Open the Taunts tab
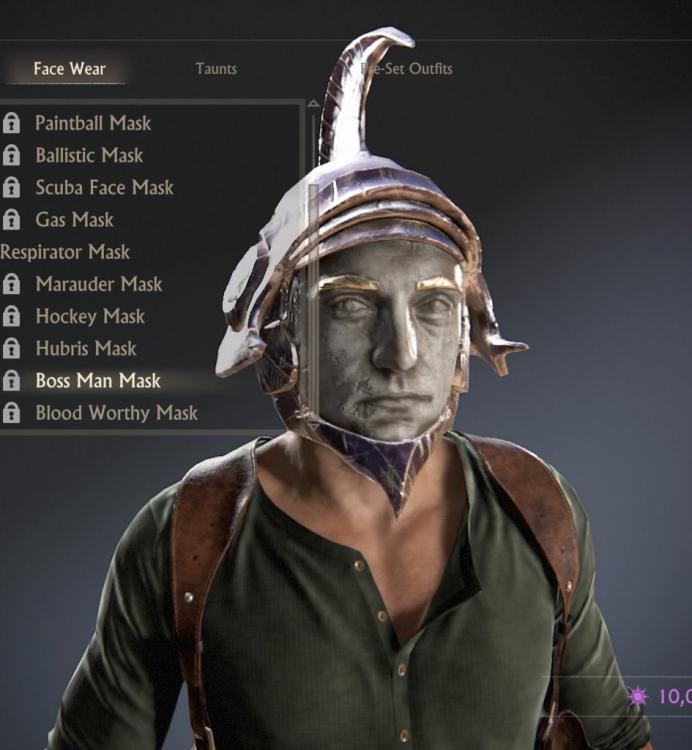This screenshot has width=692, height=750. pos(216,69)
